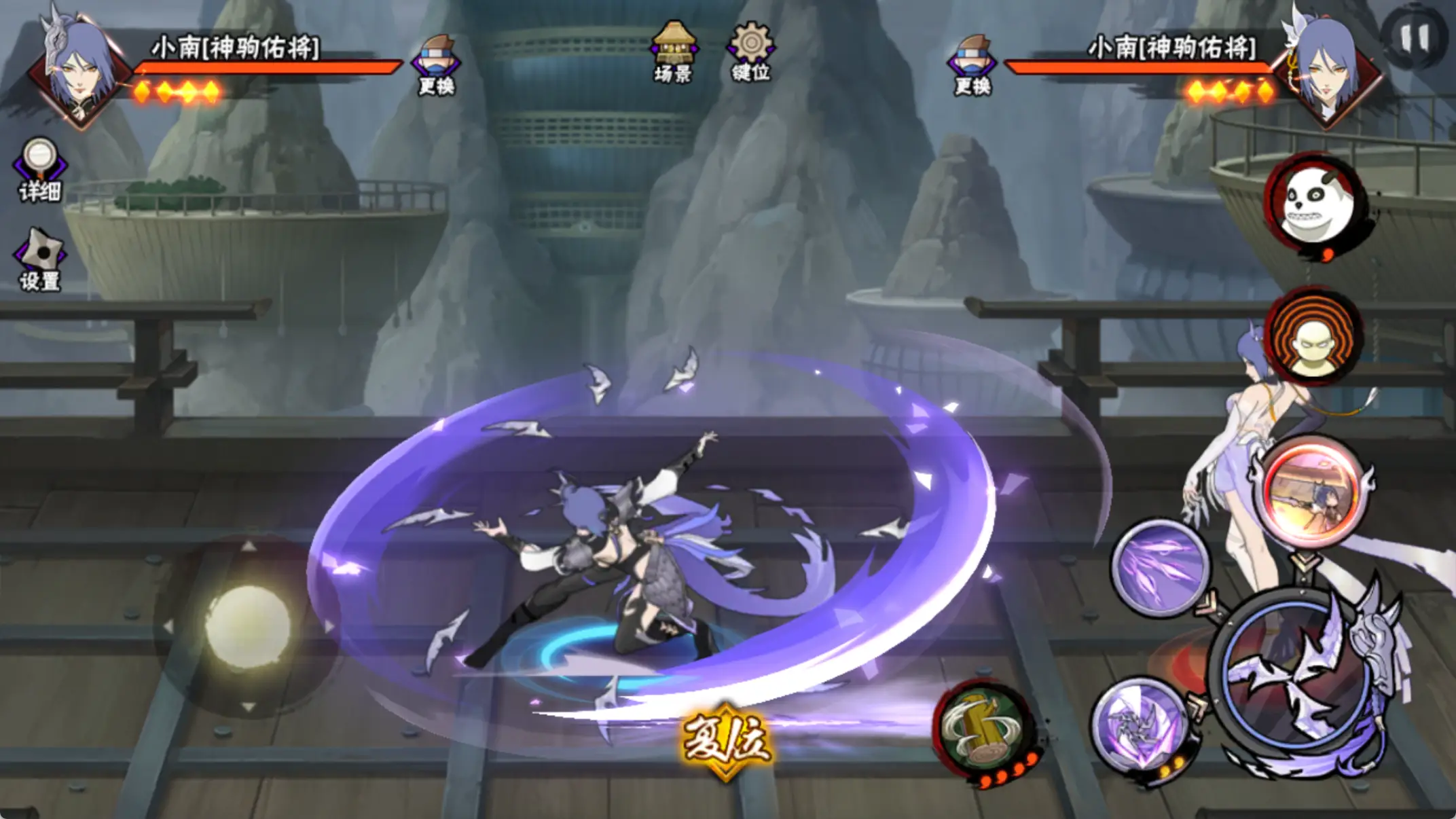Tap the 复位 reset button
Screen dimensions: 1456x819
click(726, 739)
